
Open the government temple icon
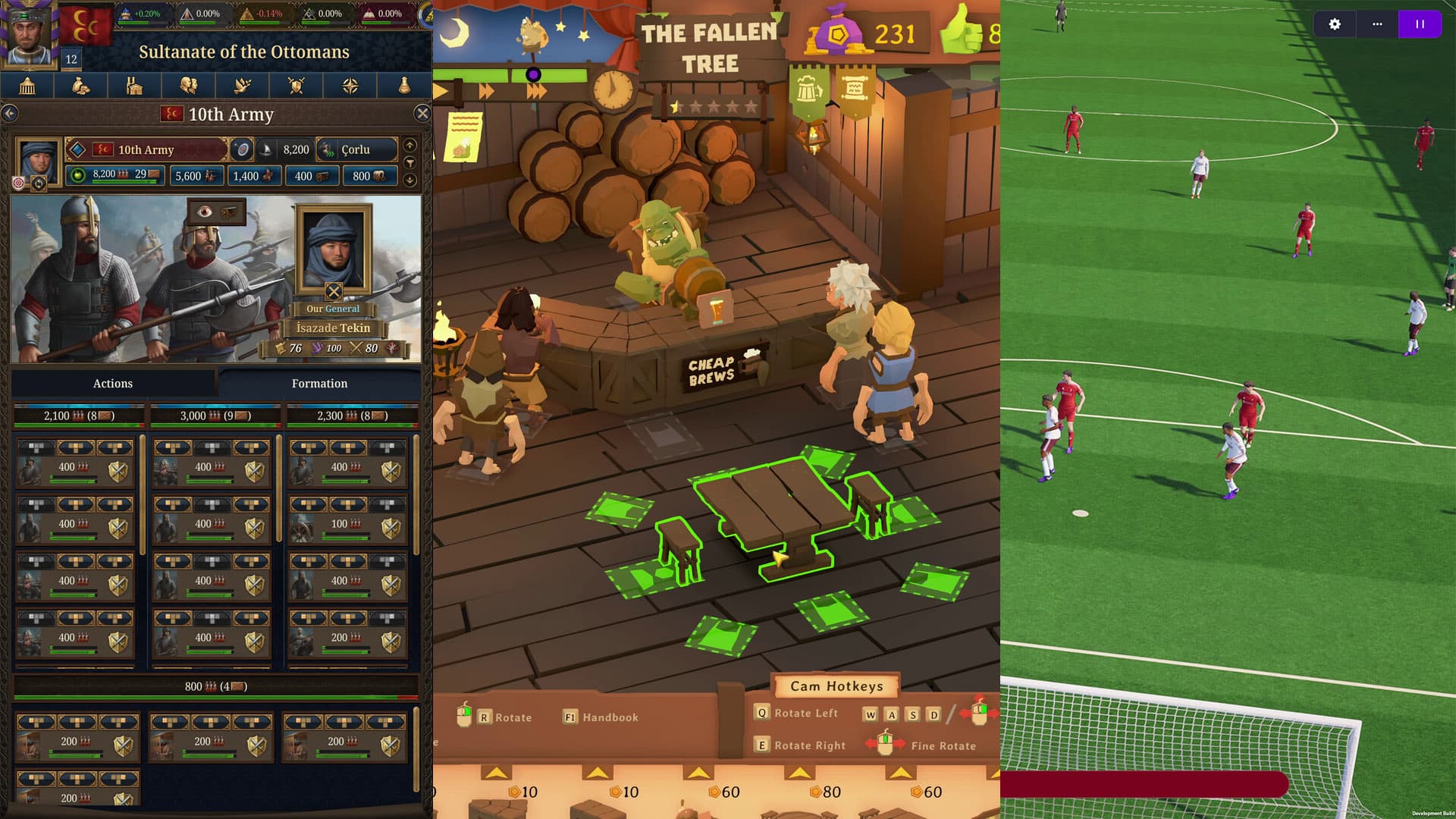27,86
